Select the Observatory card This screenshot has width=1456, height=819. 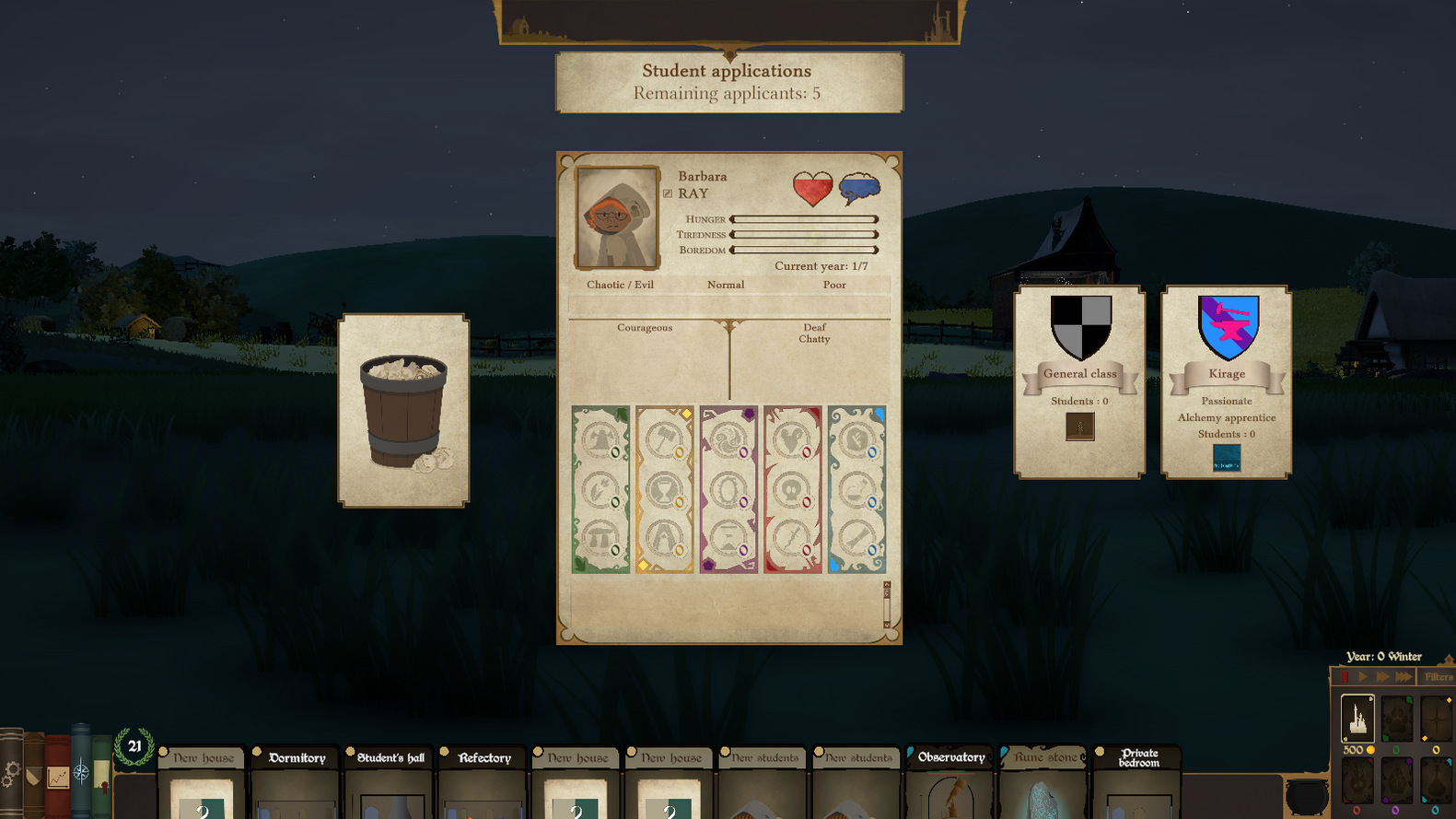click(x=951, y=779)
